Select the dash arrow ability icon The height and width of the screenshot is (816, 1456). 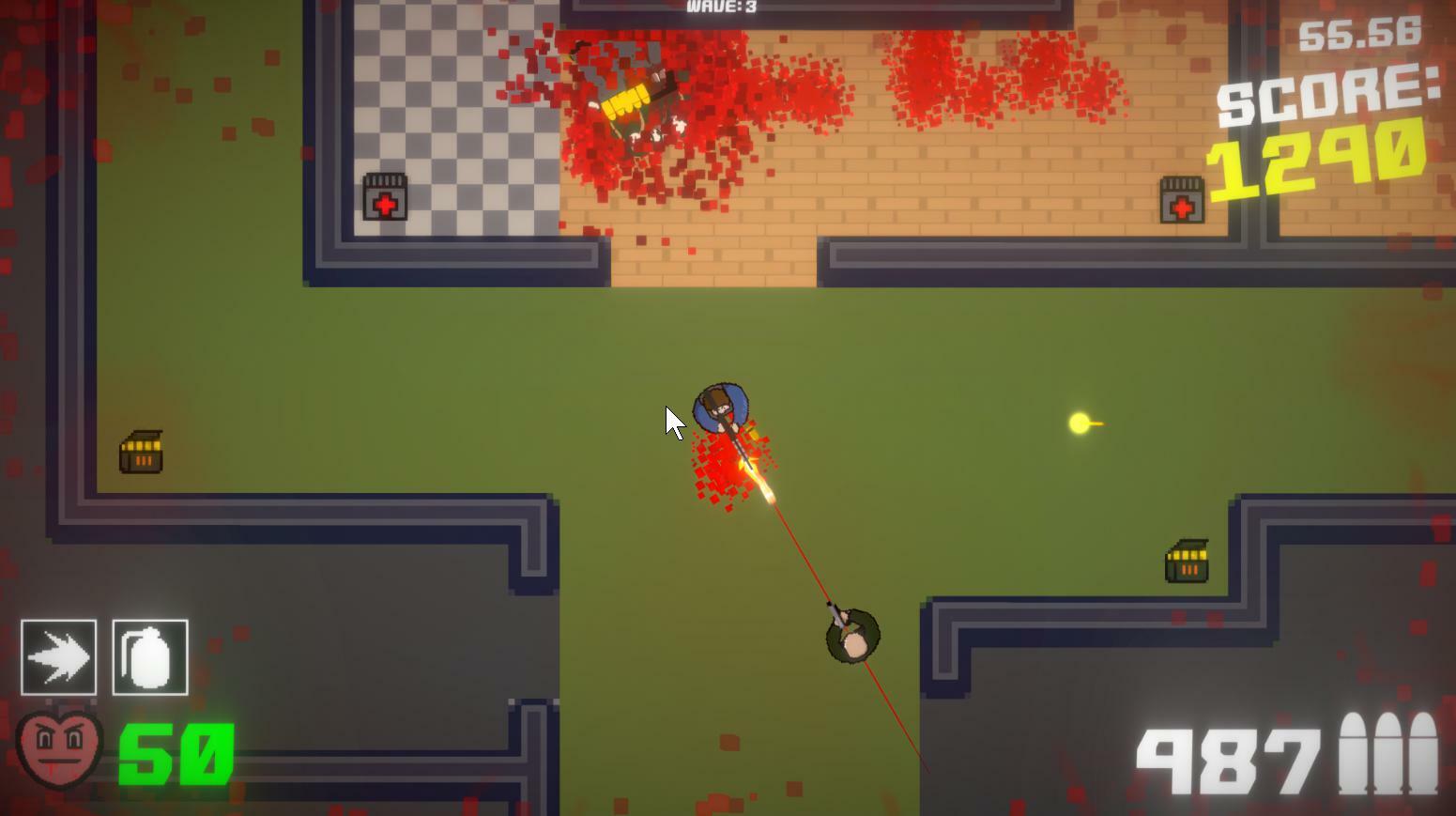click(59, 657)
